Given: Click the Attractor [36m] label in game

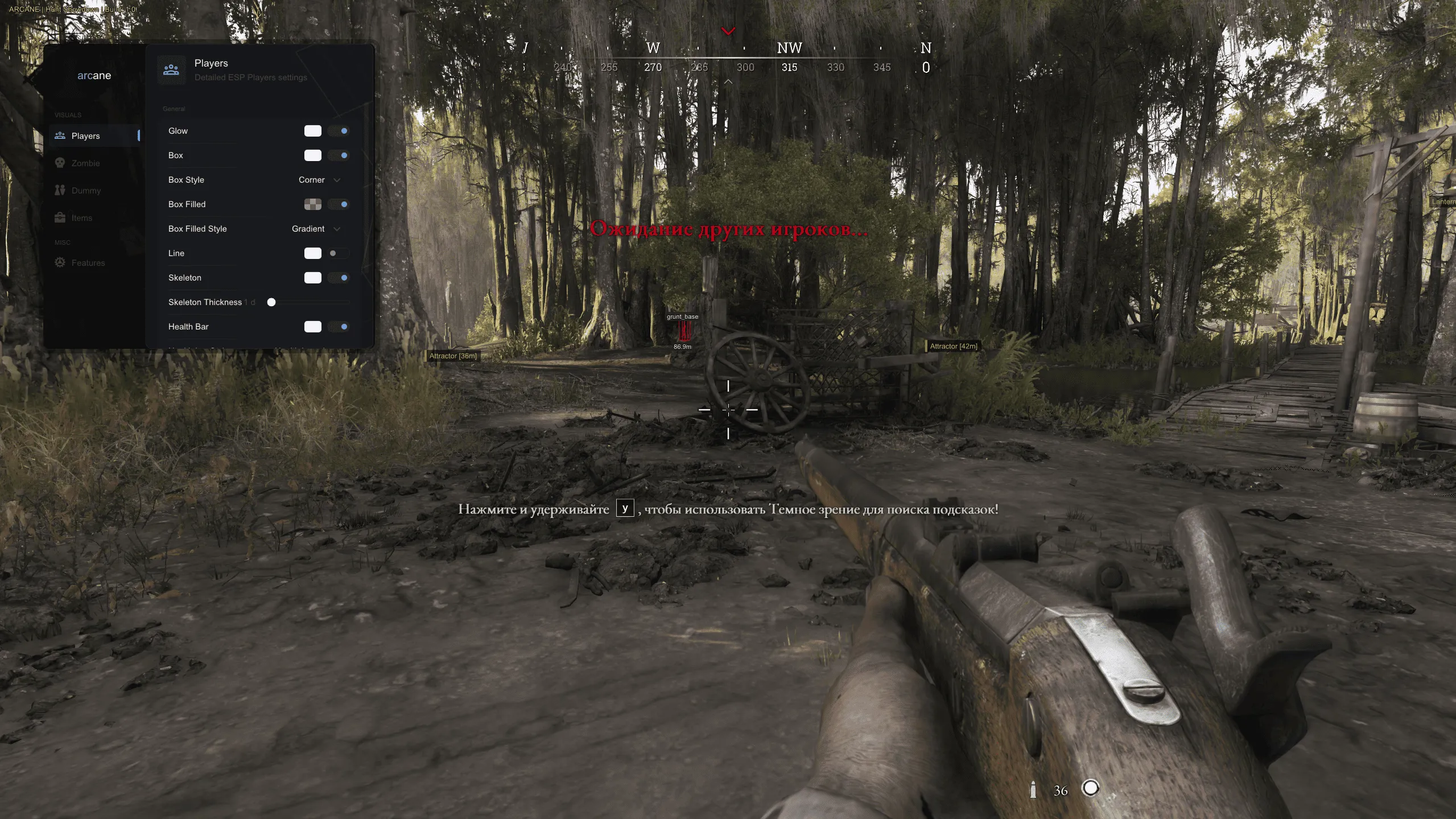Looking at the screenshot, I should [x=453, y=356].
